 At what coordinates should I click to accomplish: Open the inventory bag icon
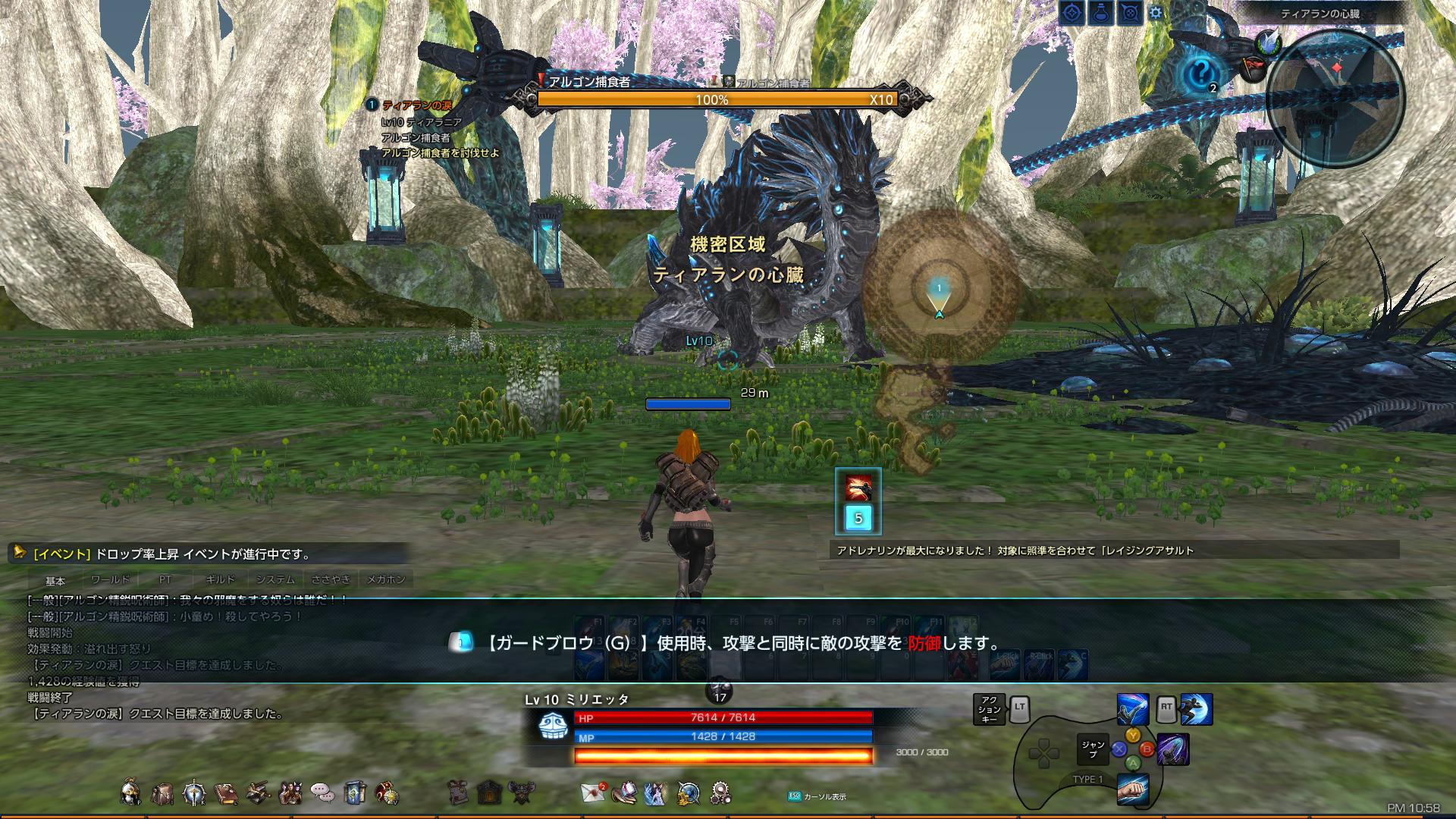[162, 794]
